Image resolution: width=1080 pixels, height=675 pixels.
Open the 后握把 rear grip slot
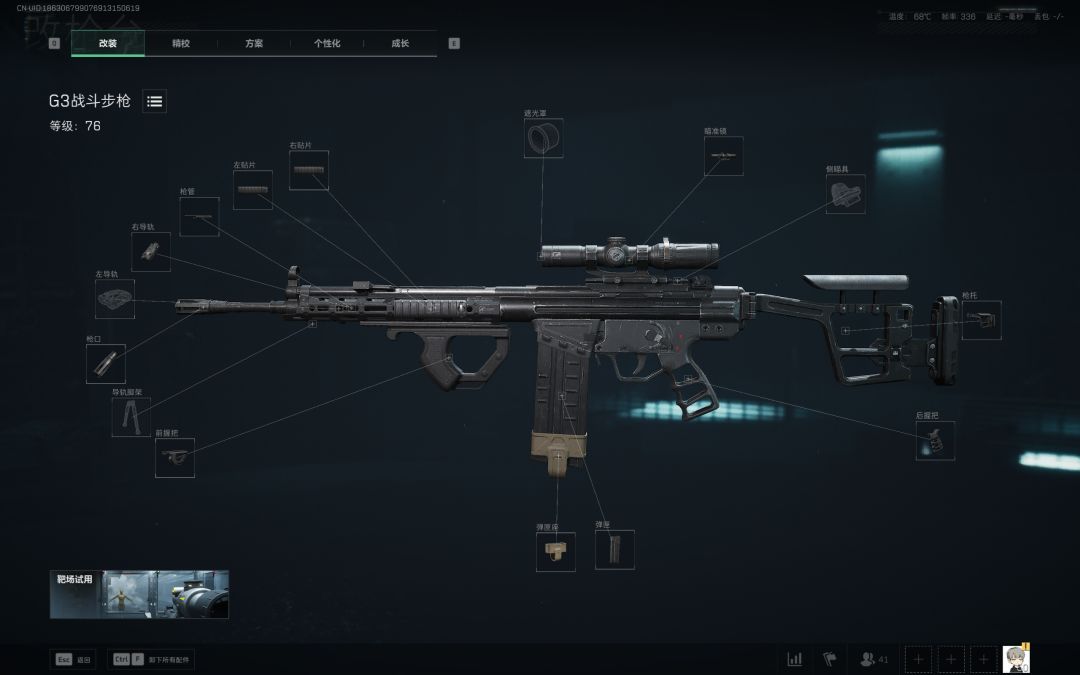click(x=935, y=441)
